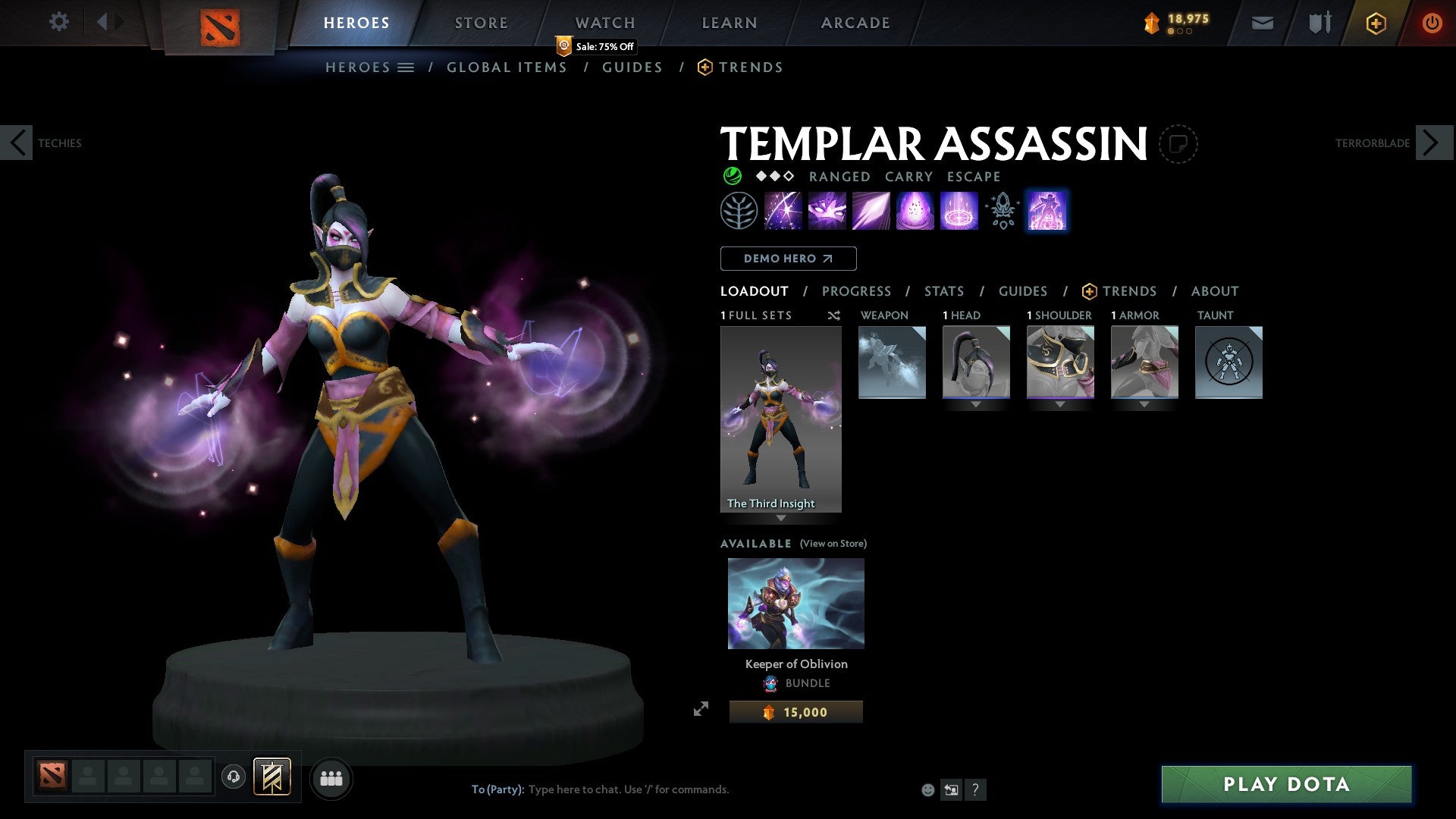
Task: Open the PROGRESS tab
Action: pyautogui.click(x=857, y=290)
